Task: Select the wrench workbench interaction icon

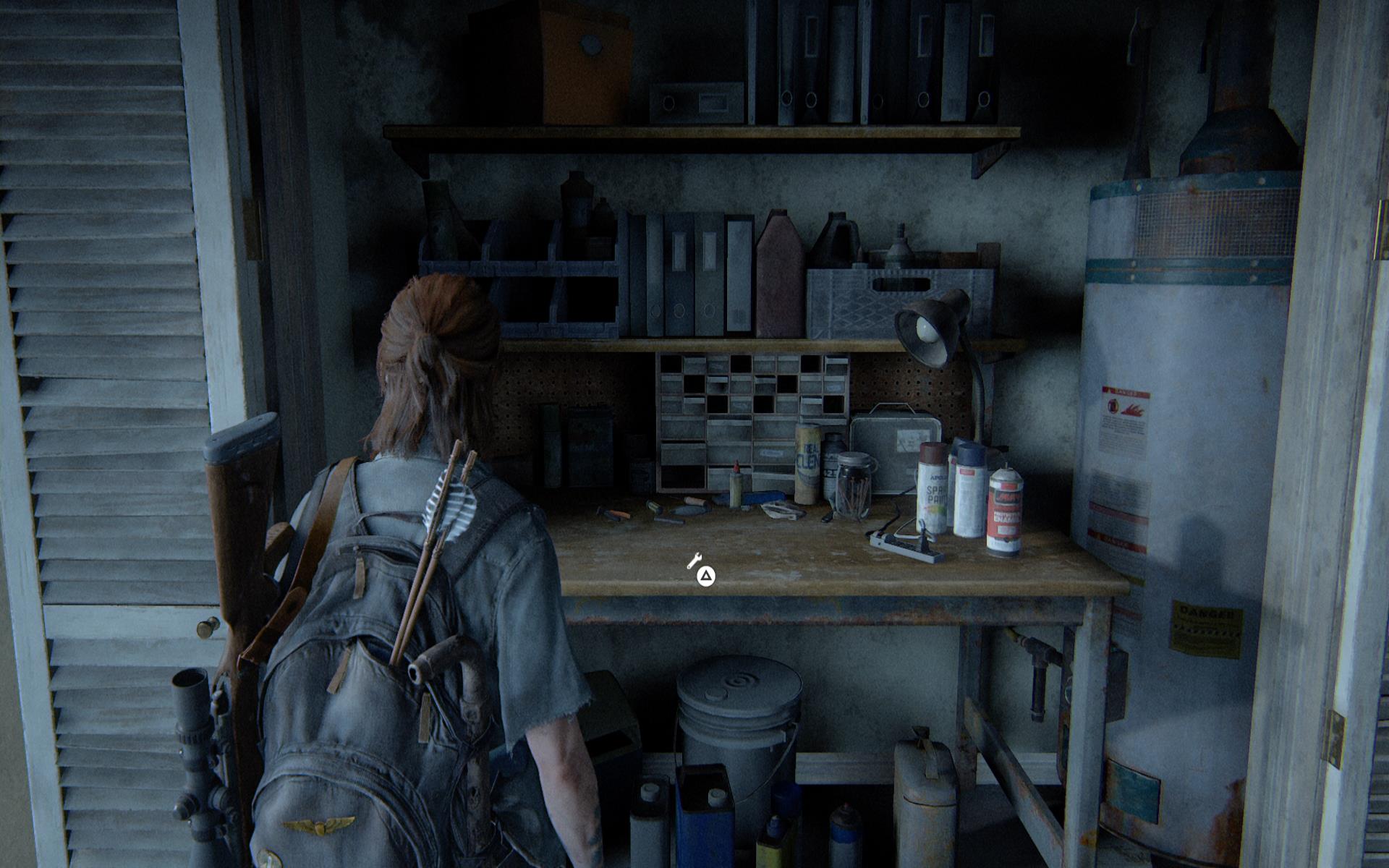Action: tap(694, 560)
